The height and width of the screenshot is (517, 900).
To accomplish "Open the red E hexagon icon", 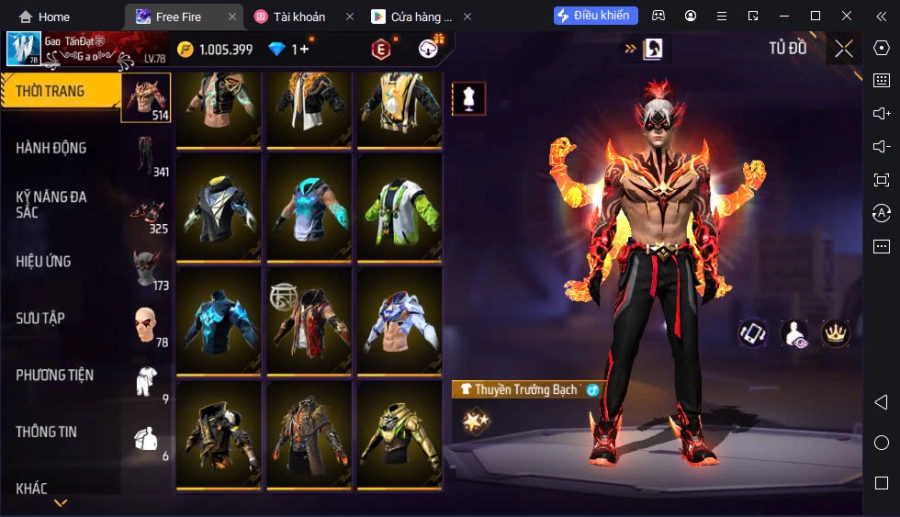I will [x=381, y=49].
